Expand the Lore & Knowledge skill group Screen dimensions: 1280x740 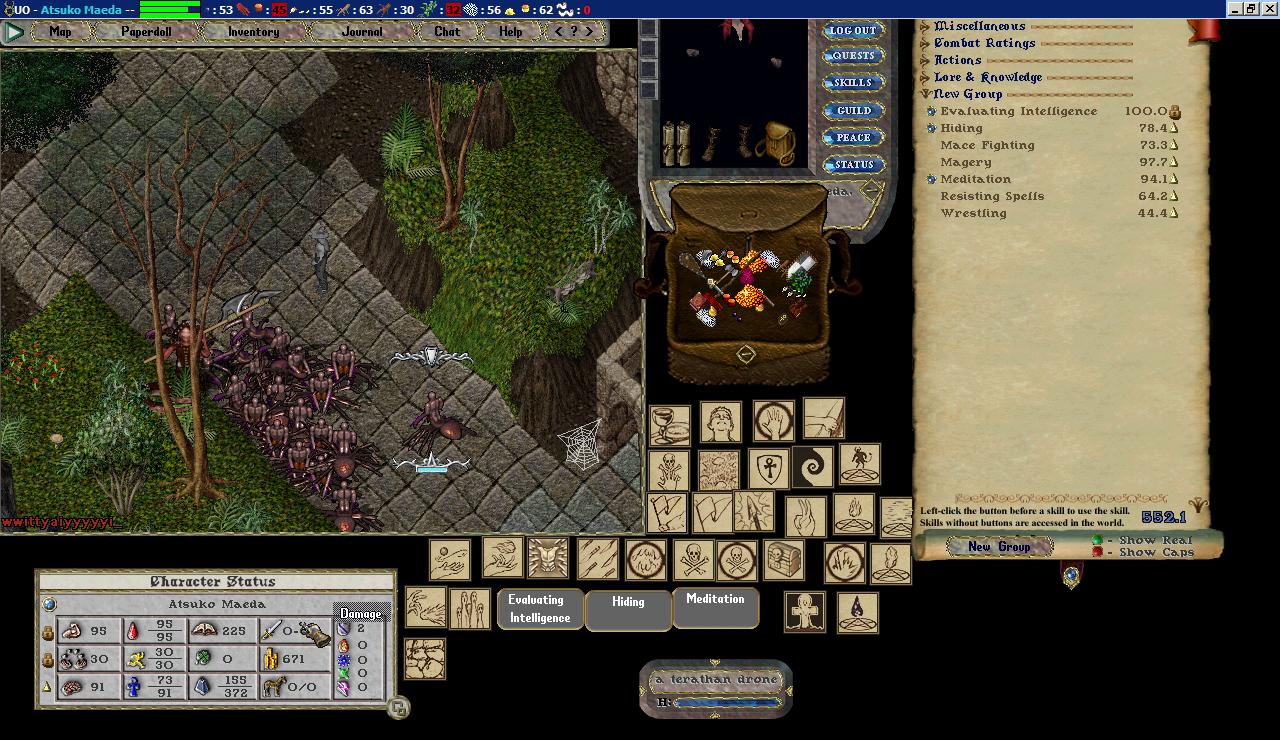pos(925,77)
